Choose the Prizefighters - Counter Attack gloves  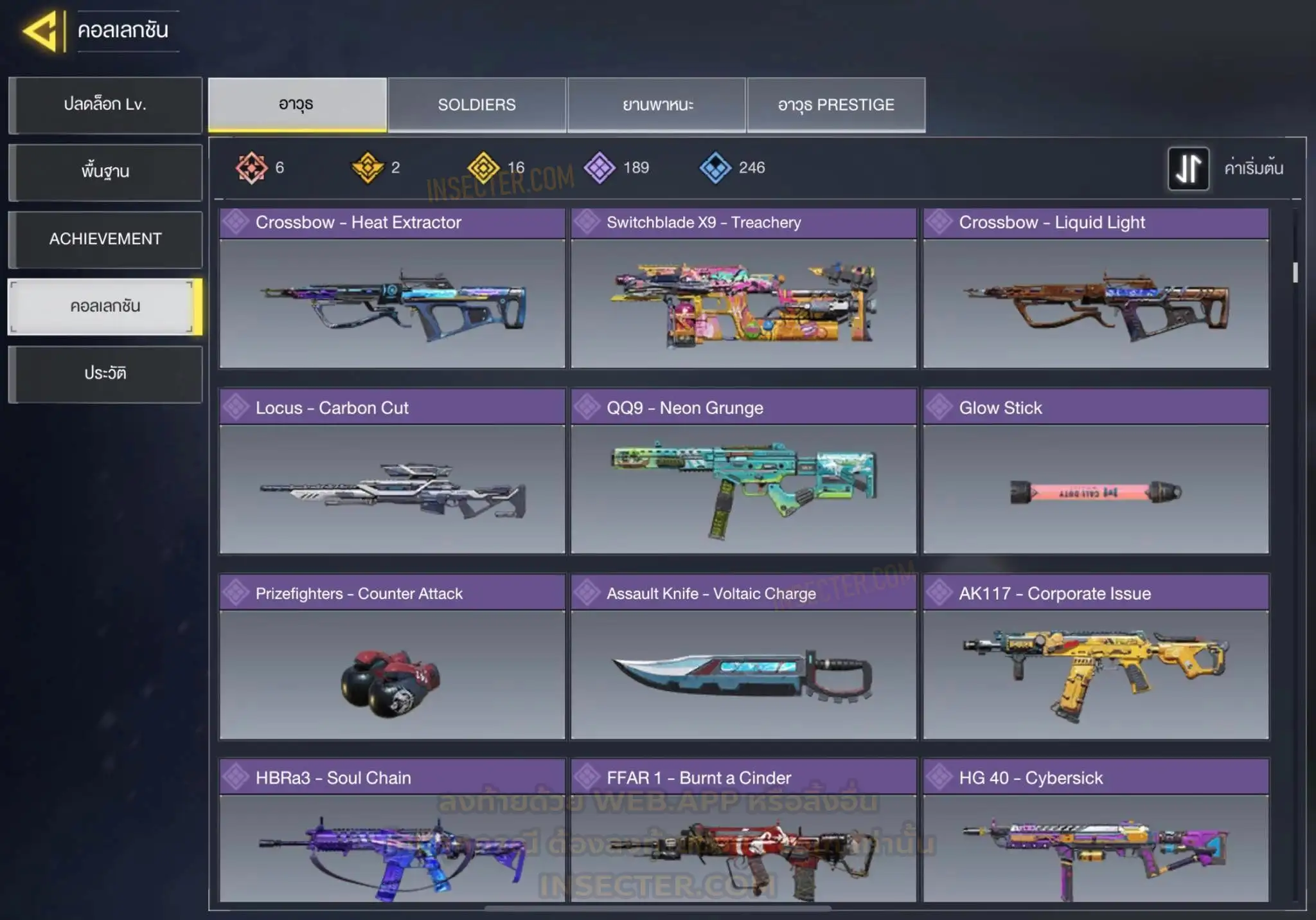pyautogui.click(x=392, y=657)
